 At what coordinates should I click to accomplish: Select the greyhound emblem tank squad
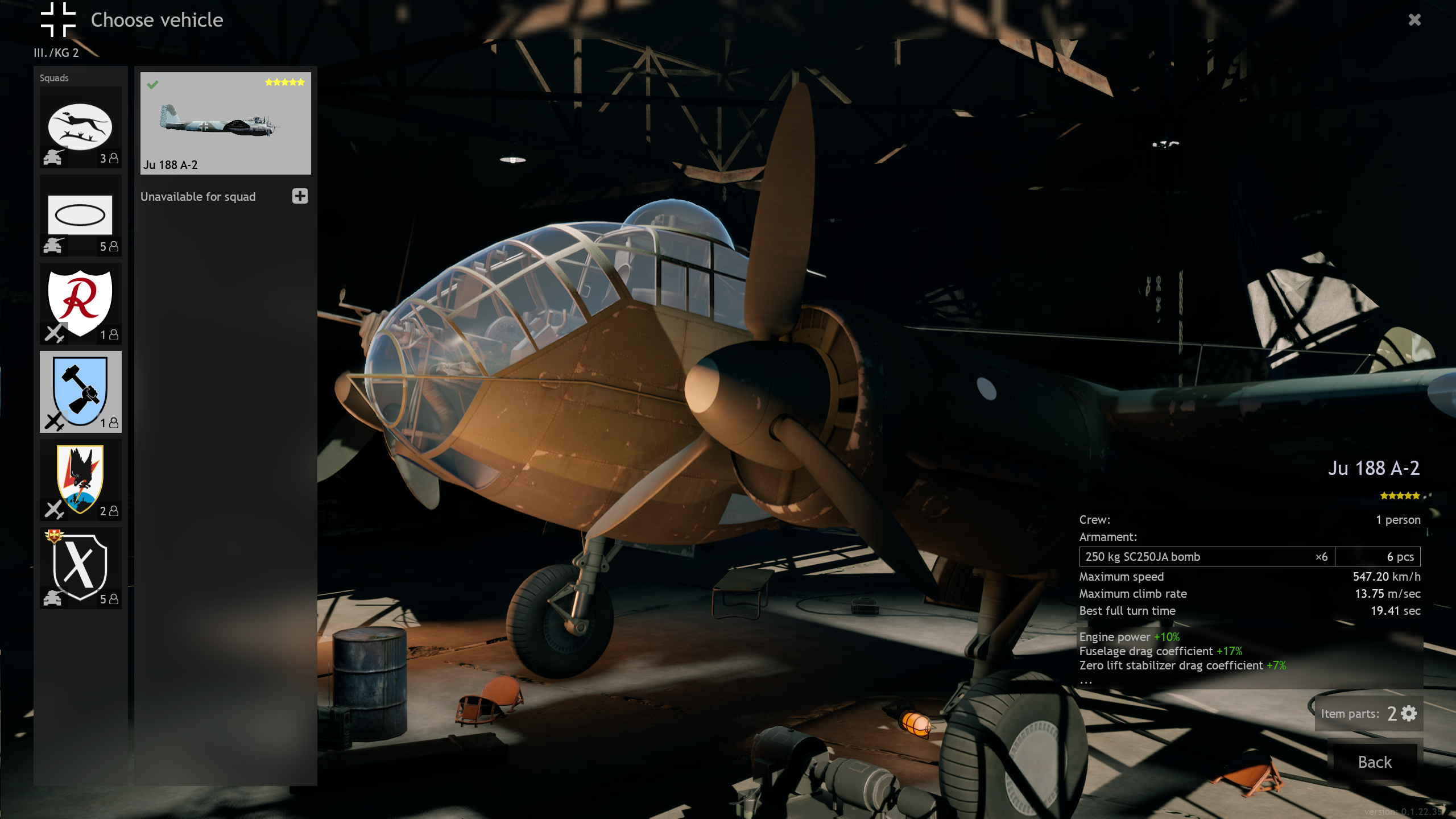tap(80, 127)
